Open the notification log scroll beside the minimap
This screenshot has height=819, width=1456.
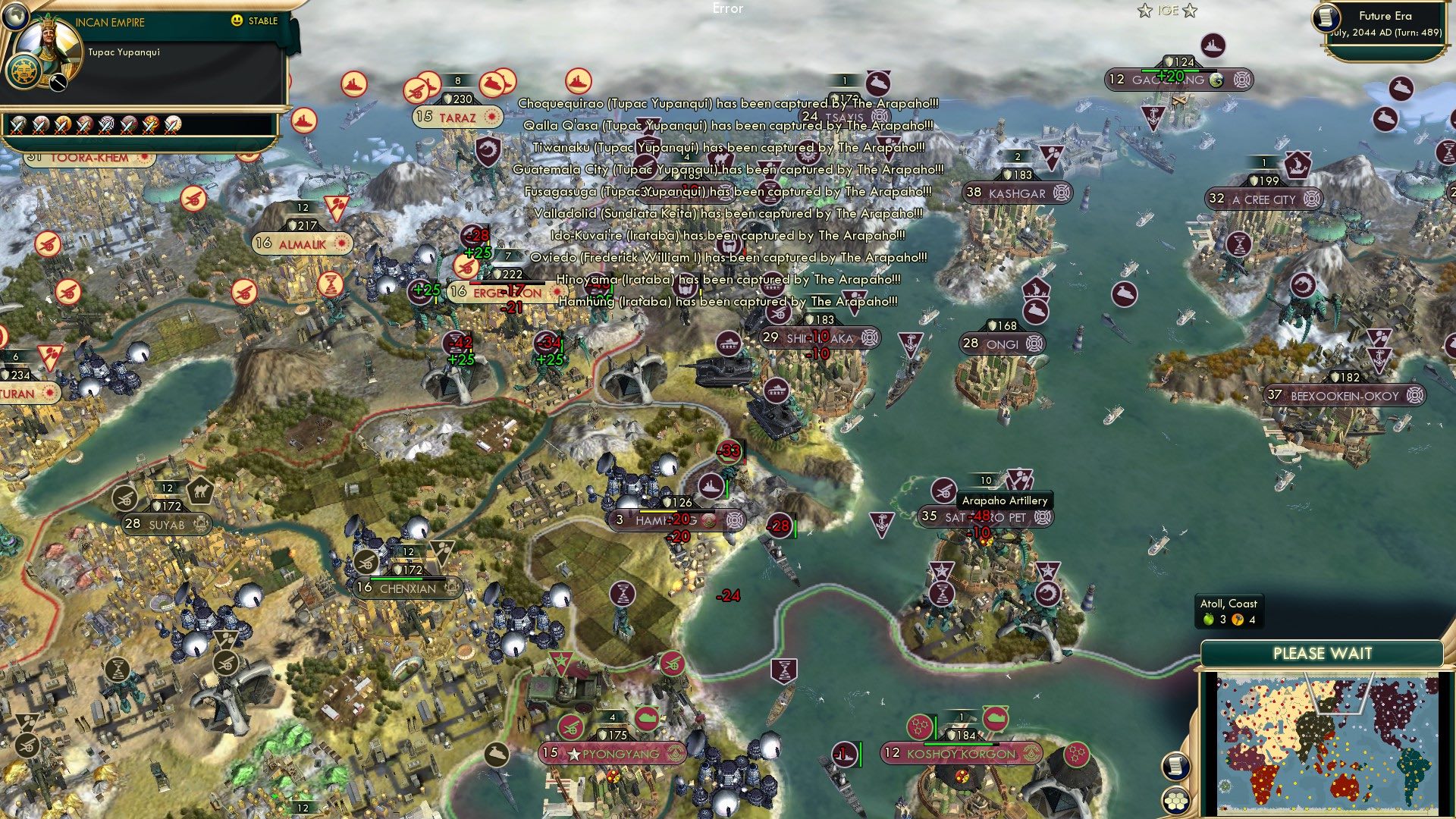pyautogui.click(x=1176, y=764)
